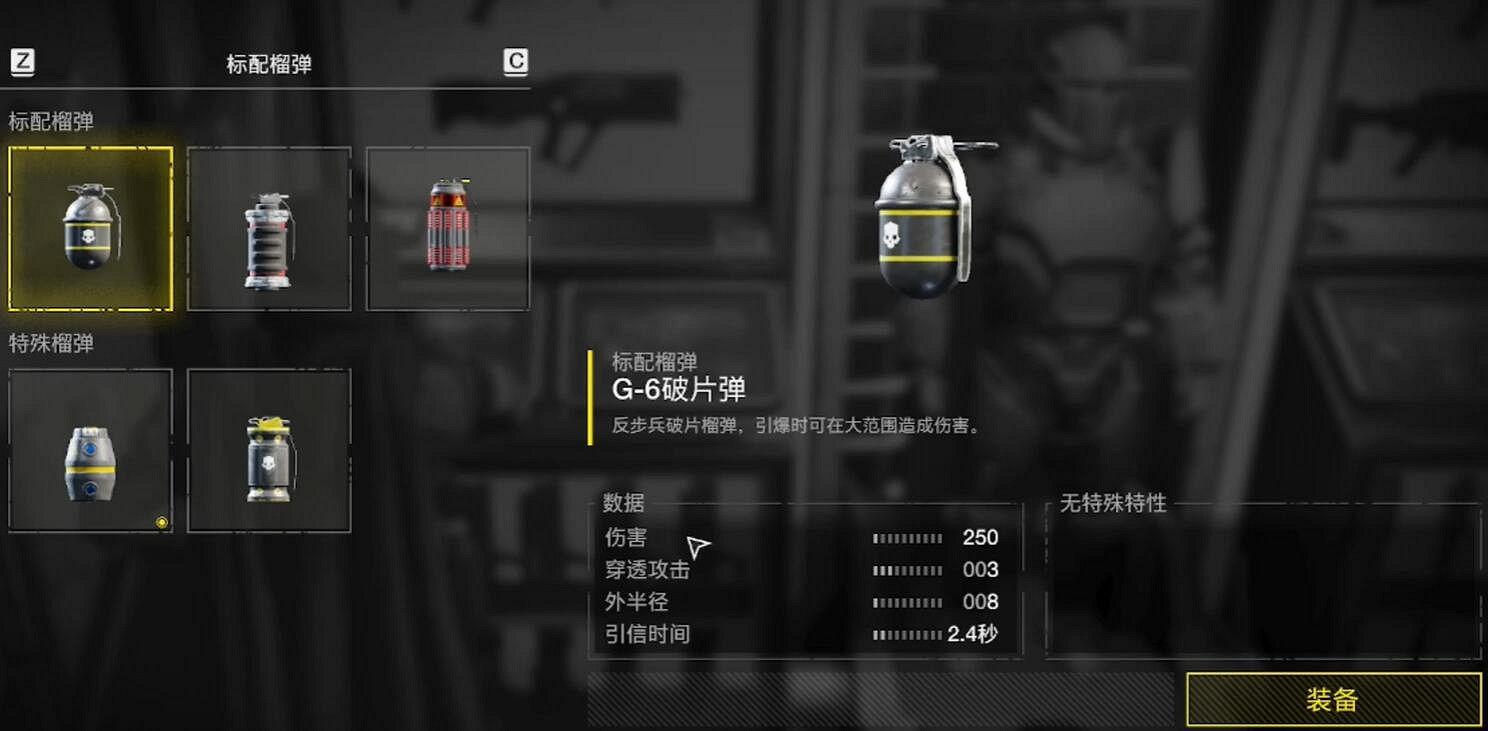Click the 外半径 outer radius stat bar
The height and width of the screenshot is (731, 1488).
905,601
